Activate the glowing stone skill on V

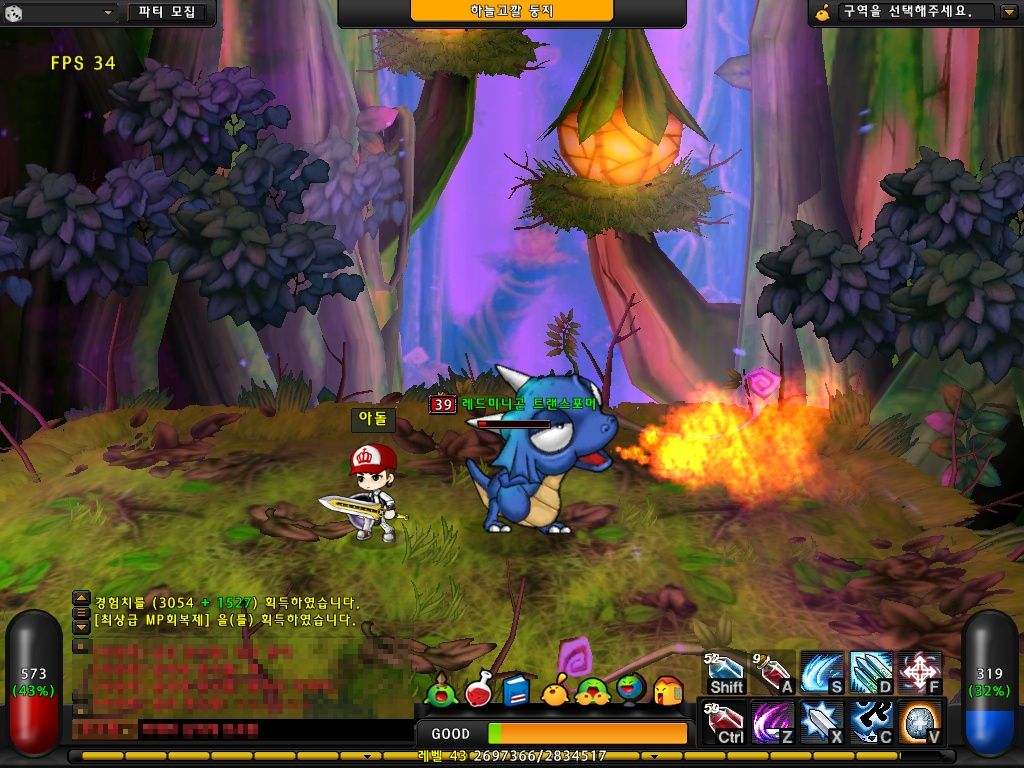[x=919, y=722]
